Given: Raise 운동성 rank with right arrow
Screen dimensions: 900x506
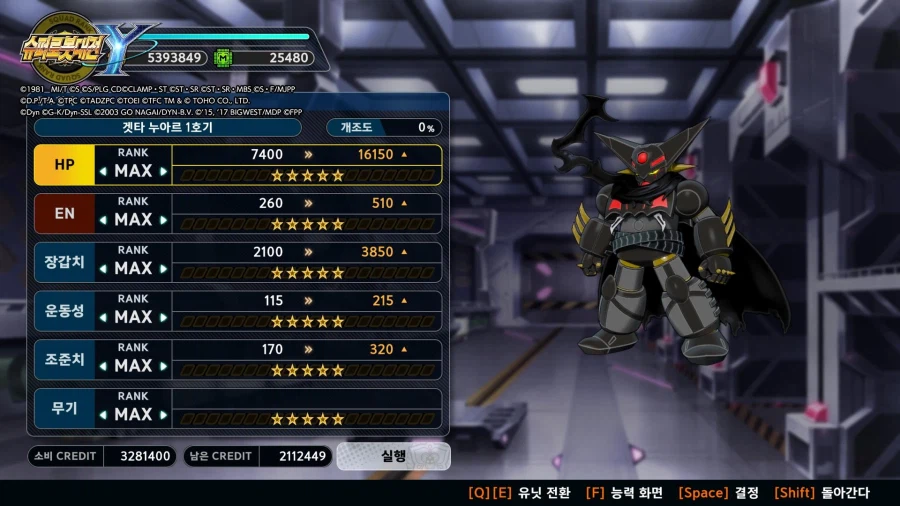Looking at the screenshot, I should click(x=163, y=318).
